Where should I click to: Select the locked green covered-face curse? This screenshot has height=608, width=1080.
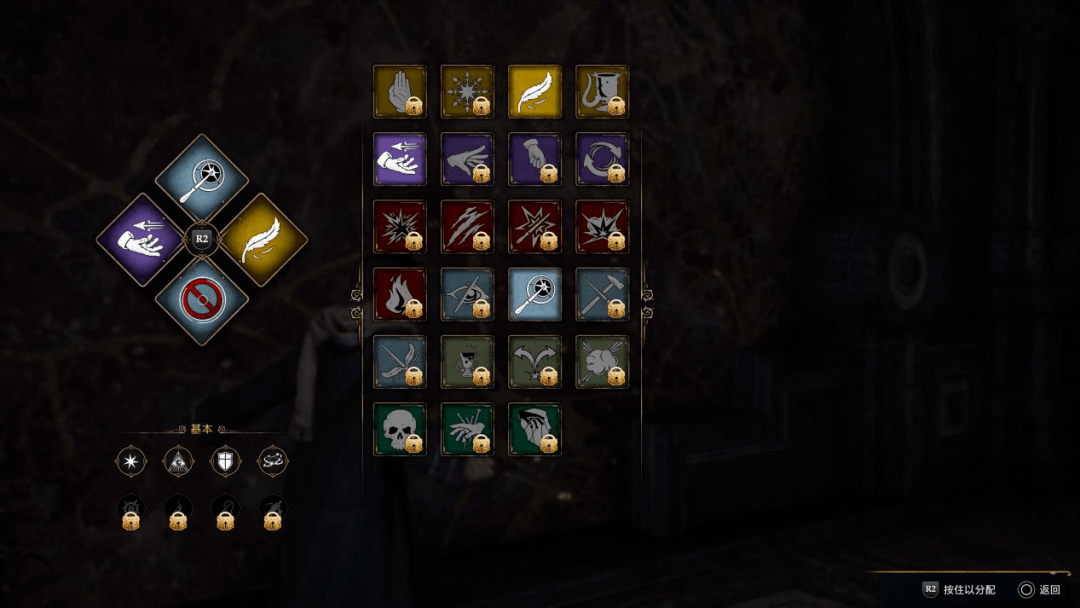[x=534, y=429]
